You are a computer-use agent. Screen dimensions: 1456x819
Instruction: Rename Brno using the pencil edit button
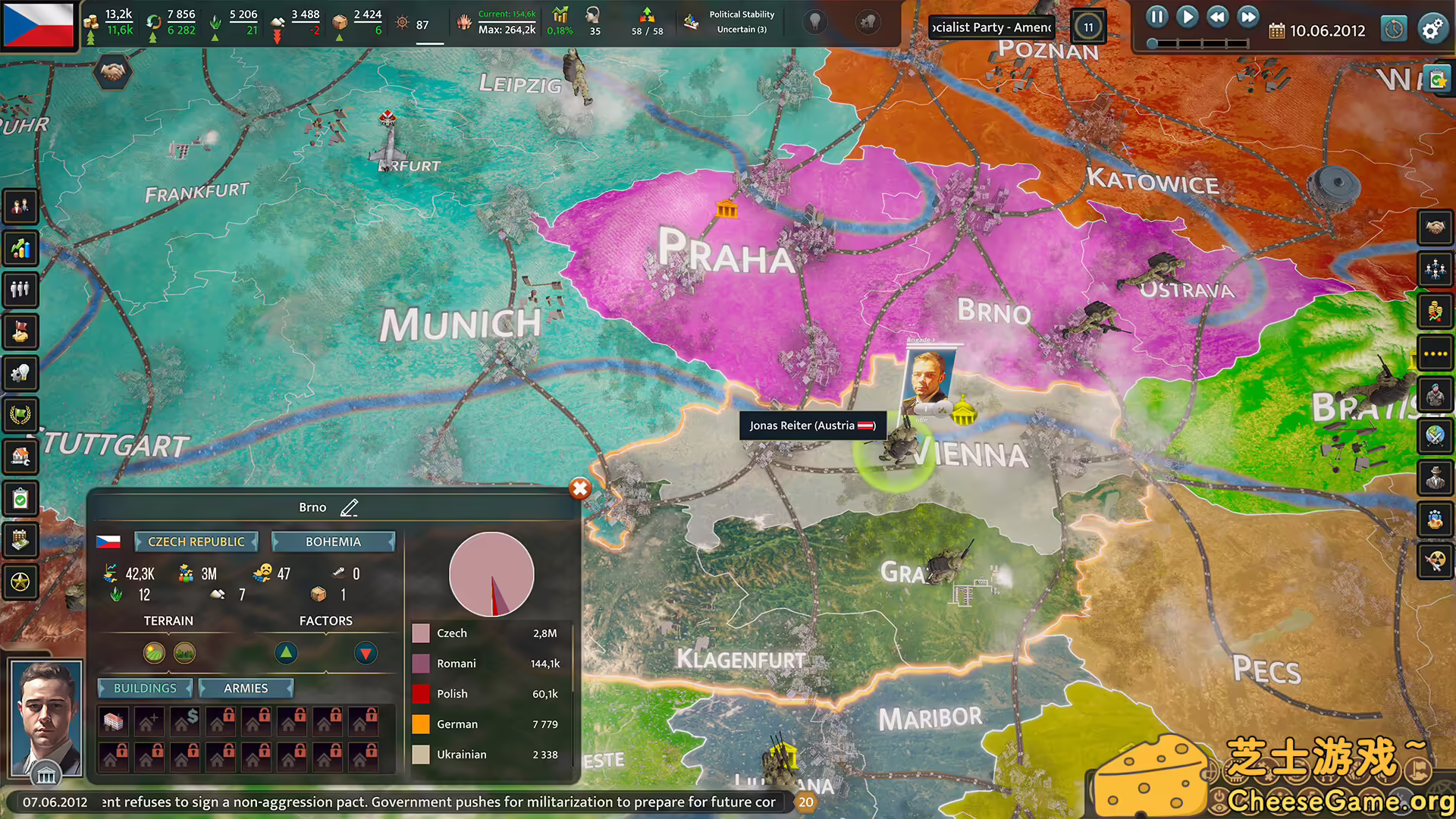pyautogui.click(x=350, y=507)
